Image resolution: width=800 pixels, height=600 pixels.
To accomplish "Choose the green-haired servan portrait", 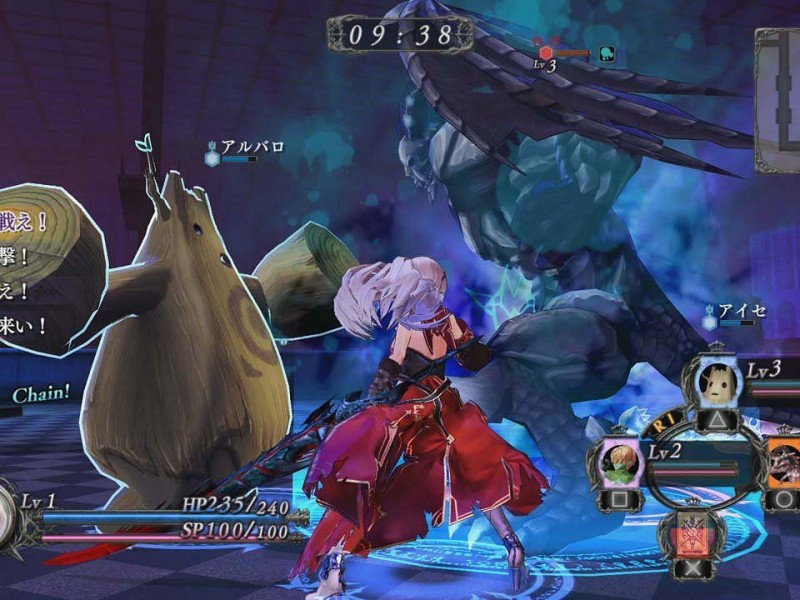I will tap(621, 462).
